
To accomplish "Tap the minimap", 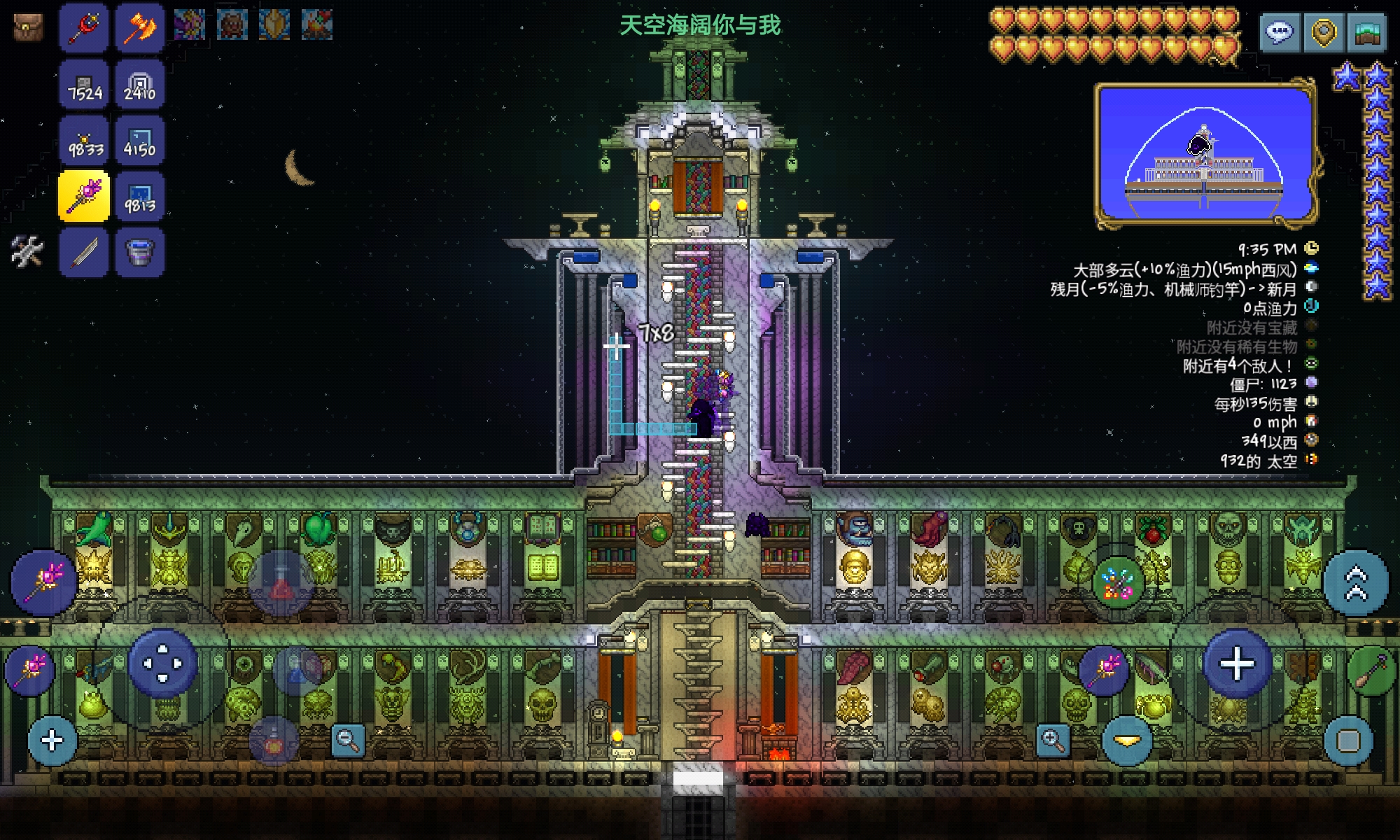I will [x=1204, y=155].
